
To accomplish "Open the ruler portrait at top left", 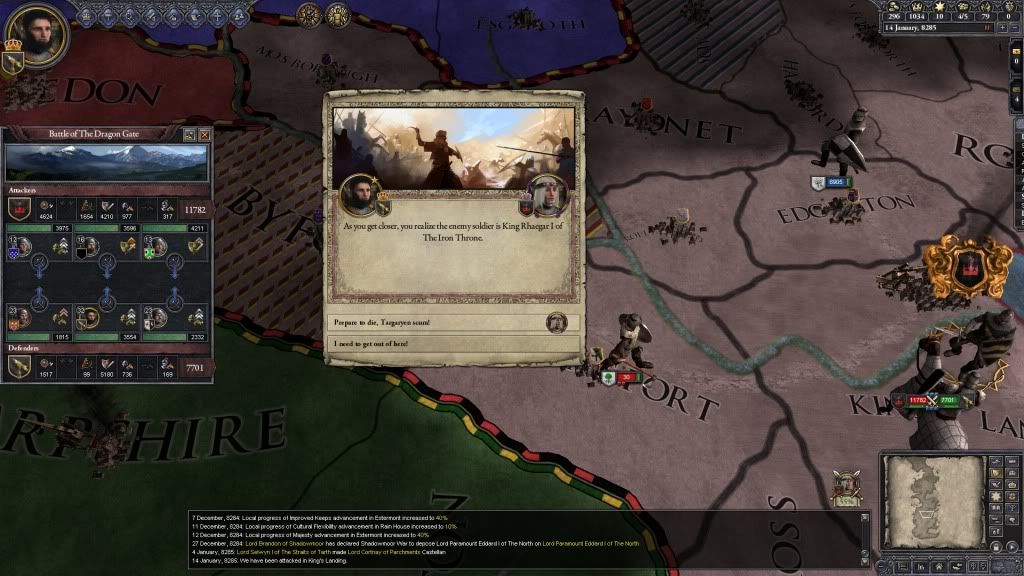I will point(38,34).
